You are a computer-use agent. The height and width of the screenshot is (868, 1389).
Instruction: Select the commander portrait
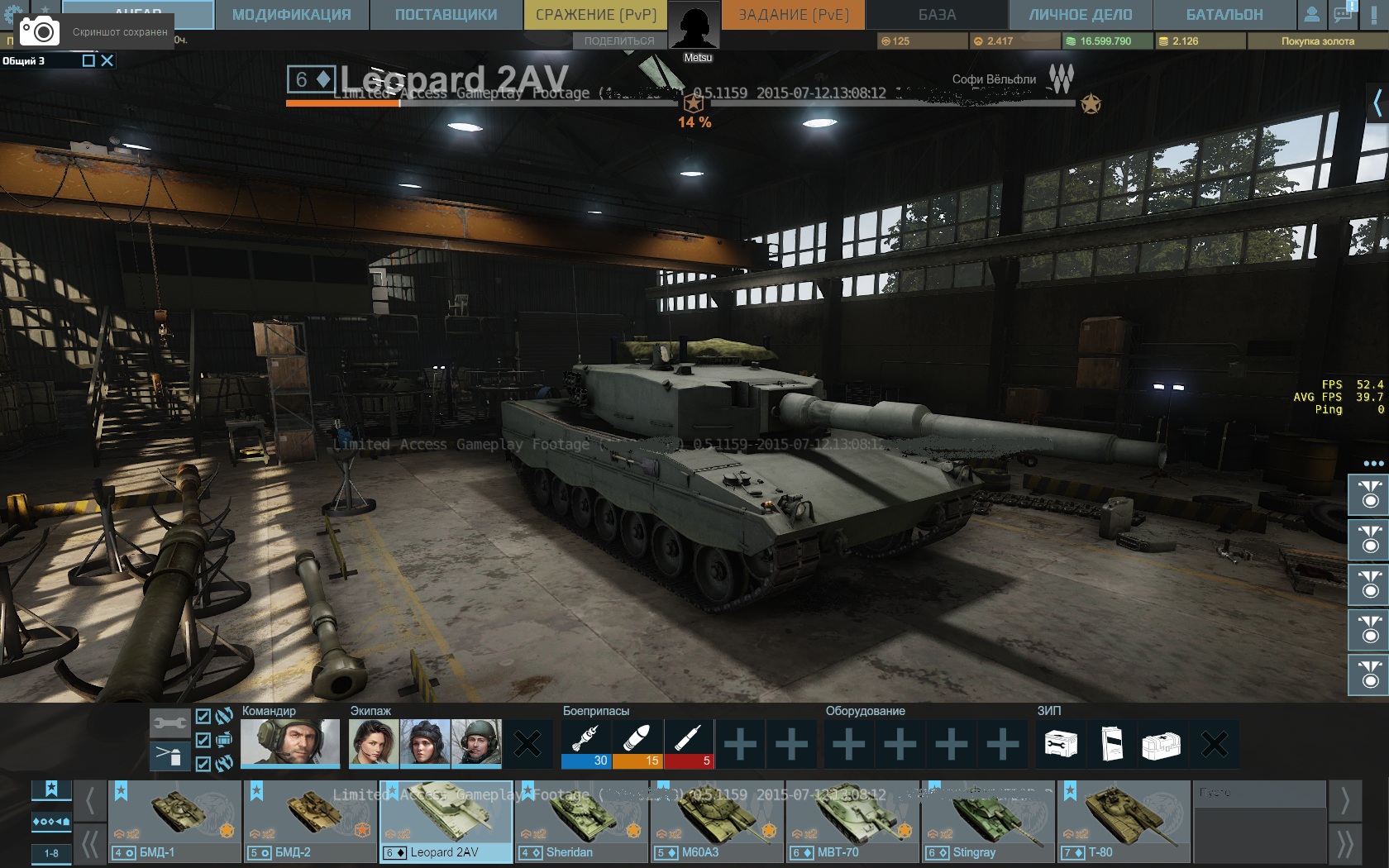click(290, 742)
